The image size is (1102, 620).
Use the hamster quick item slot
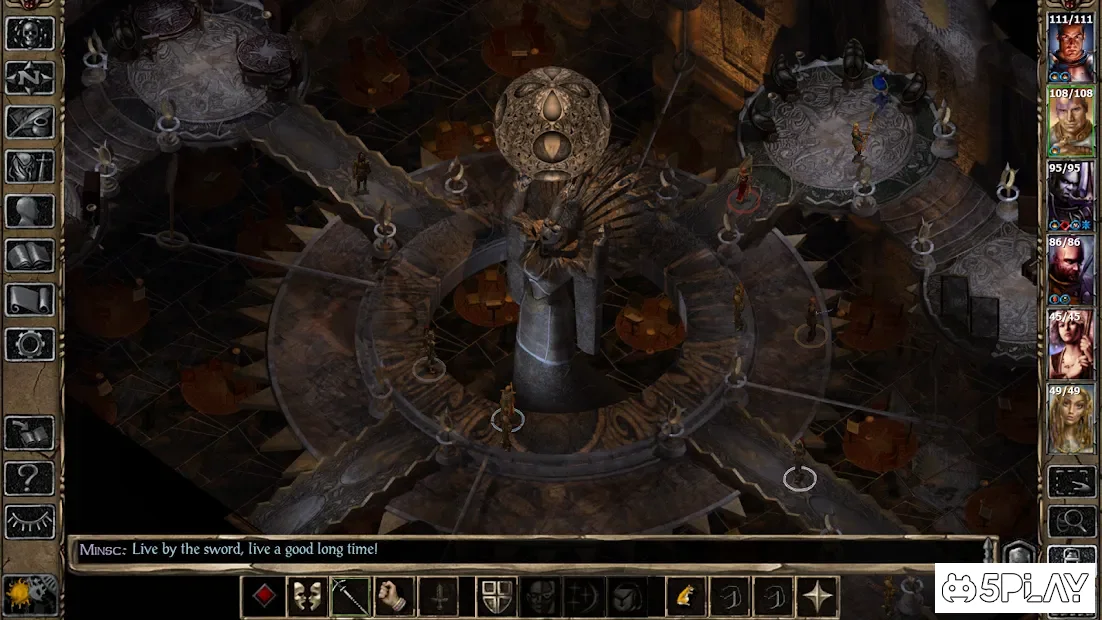pyautogui.click(x=687, y=597)
